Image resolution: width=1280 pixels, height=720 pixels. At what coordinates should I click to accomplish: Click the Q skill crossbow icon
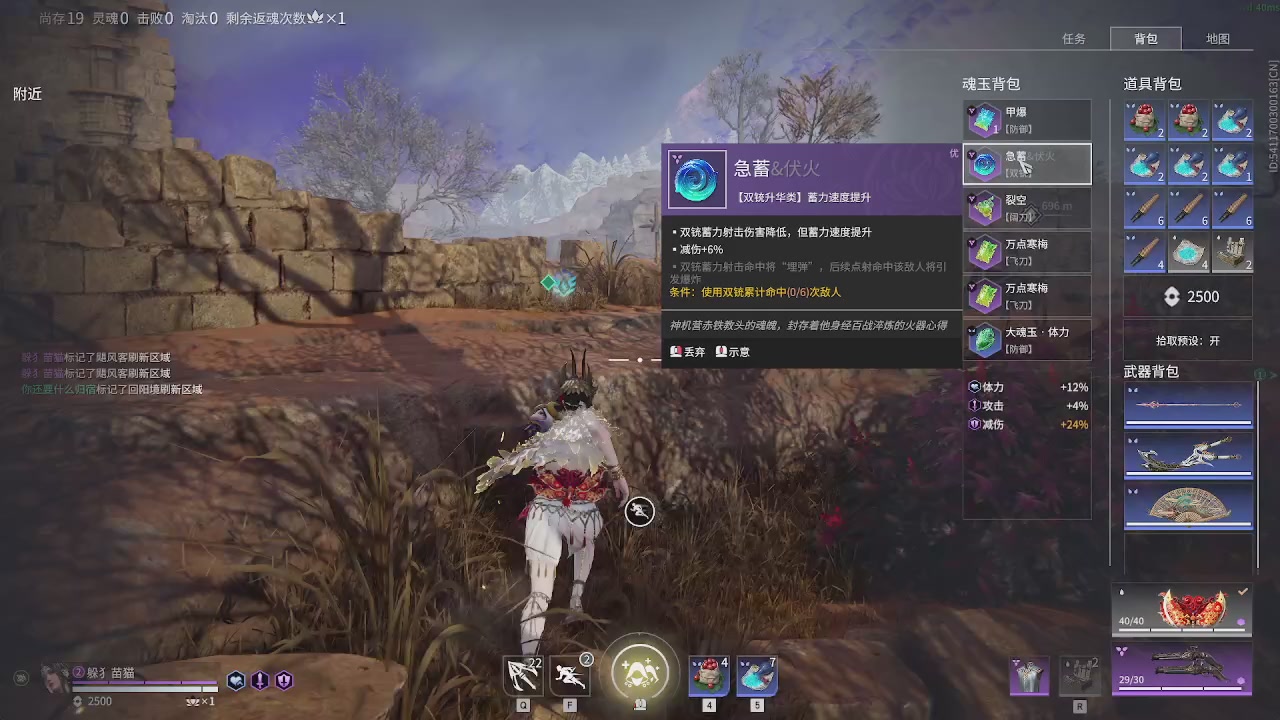pos(523,674)
